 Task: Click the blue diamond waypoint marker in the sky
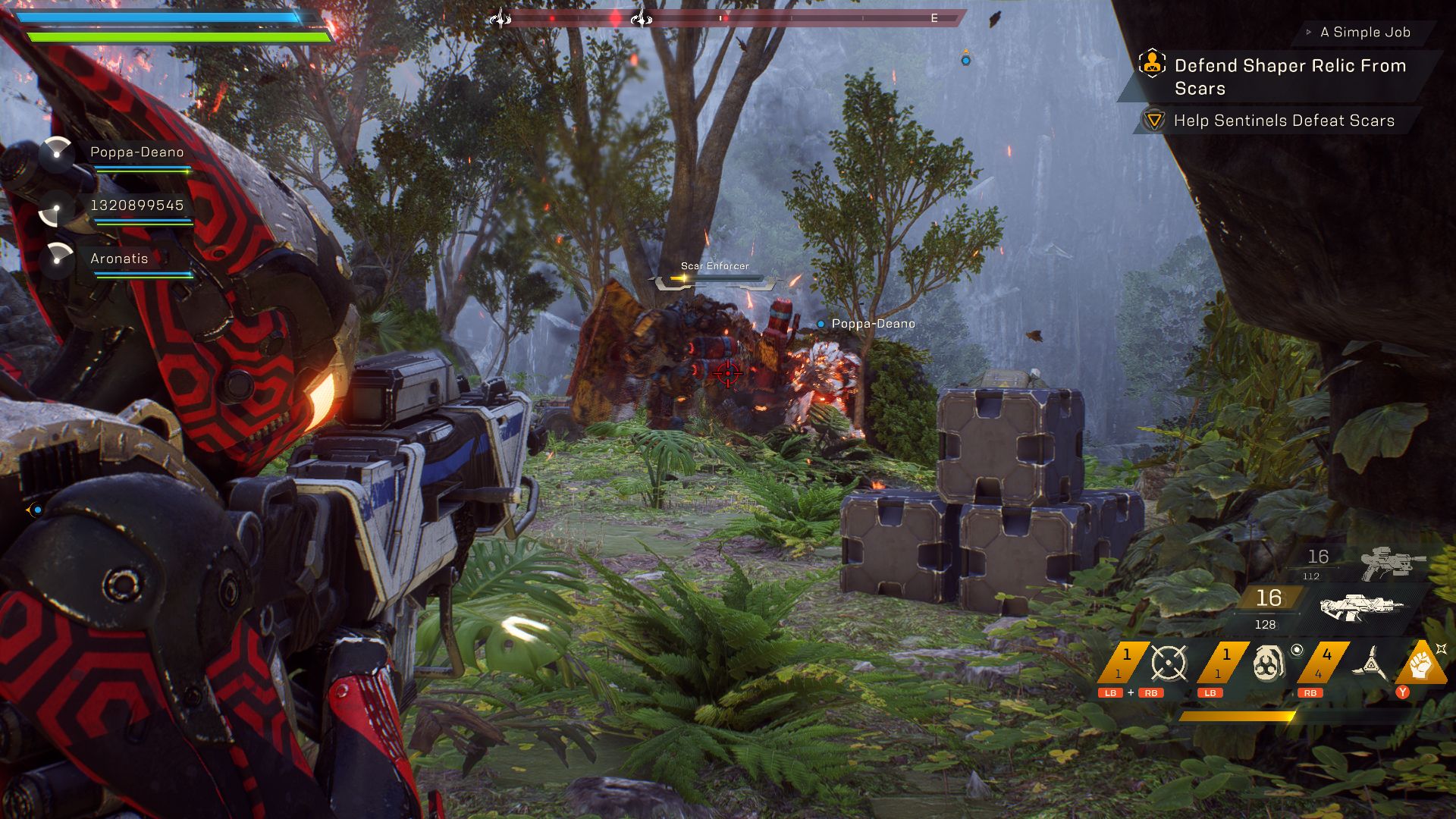[965, 61]
